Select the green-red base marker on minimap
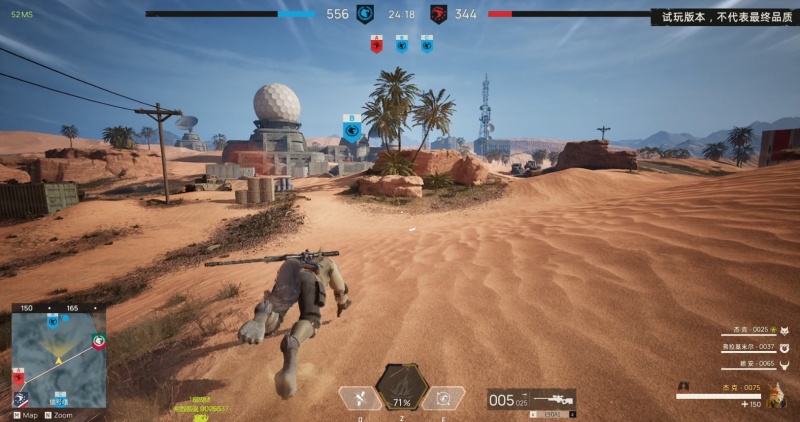Image resolution: width=800 pixels, height=422 pixels. pyautogui.click(x=98, y=342)
